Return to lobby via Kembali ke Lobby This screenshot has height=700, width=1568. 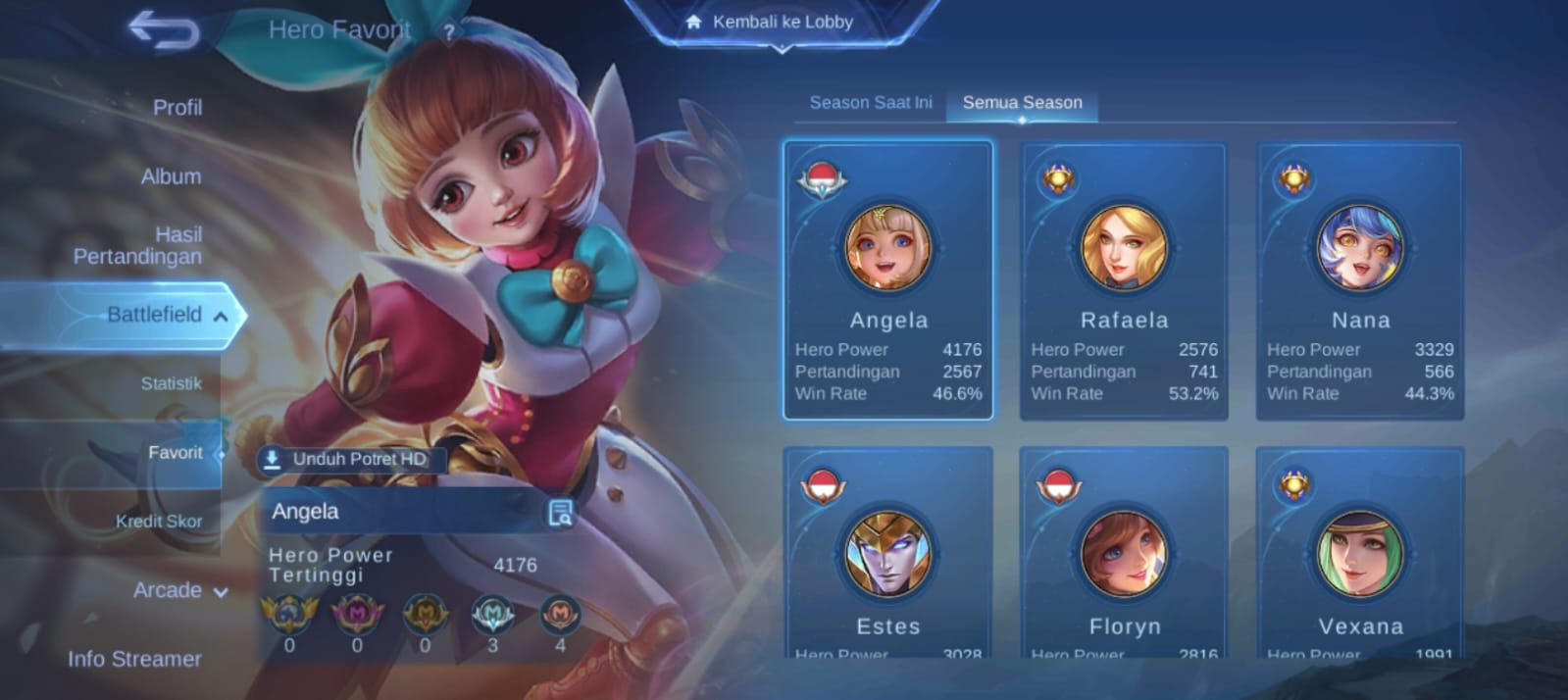(x=782, y=22)
